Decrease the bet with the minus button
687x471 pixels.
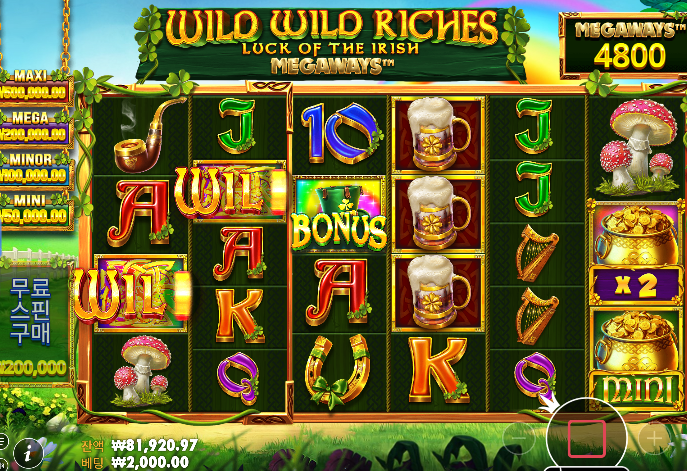coord(518,438)
